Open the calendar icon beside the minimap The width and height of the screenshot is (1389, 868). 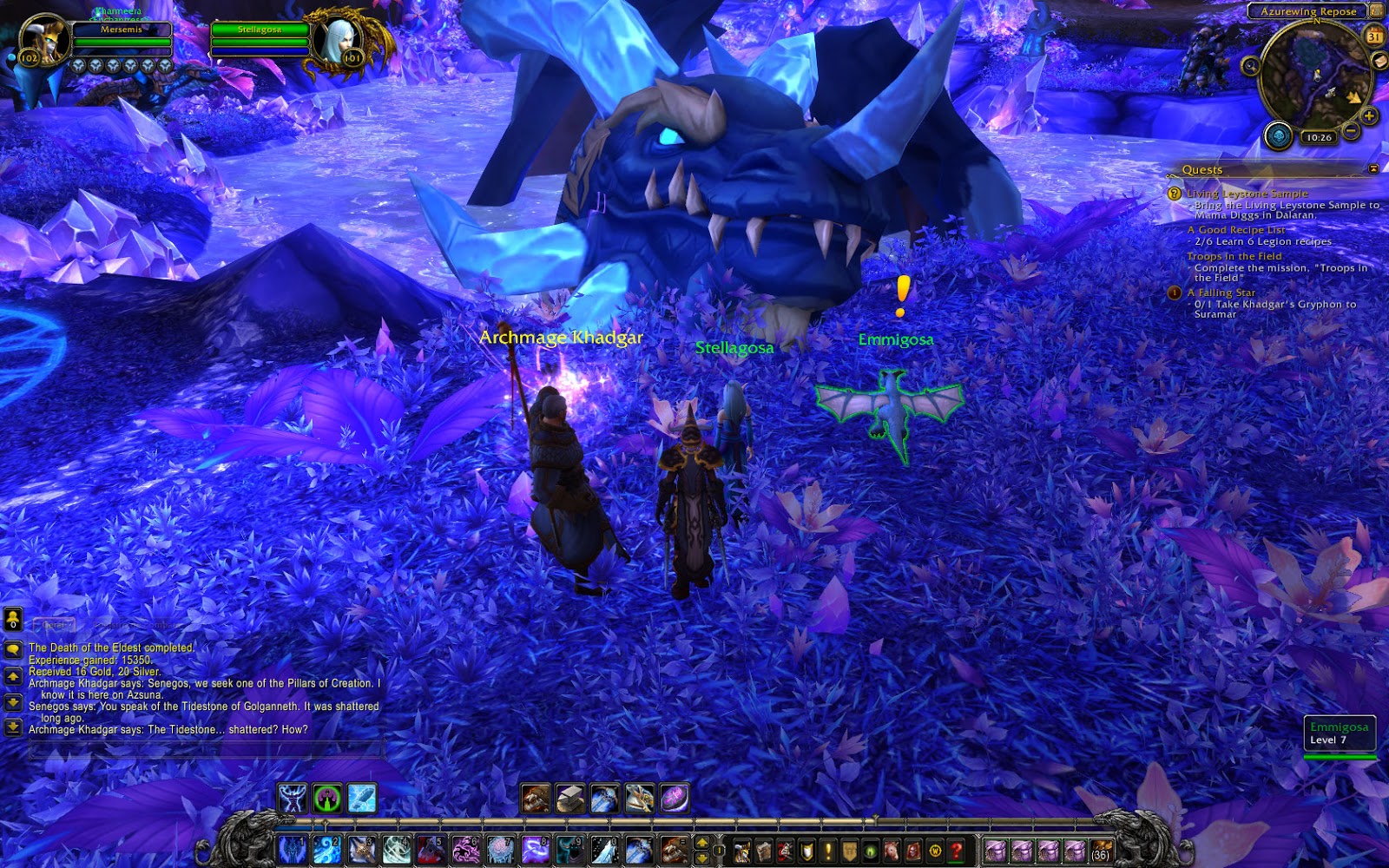(1373, 36)
